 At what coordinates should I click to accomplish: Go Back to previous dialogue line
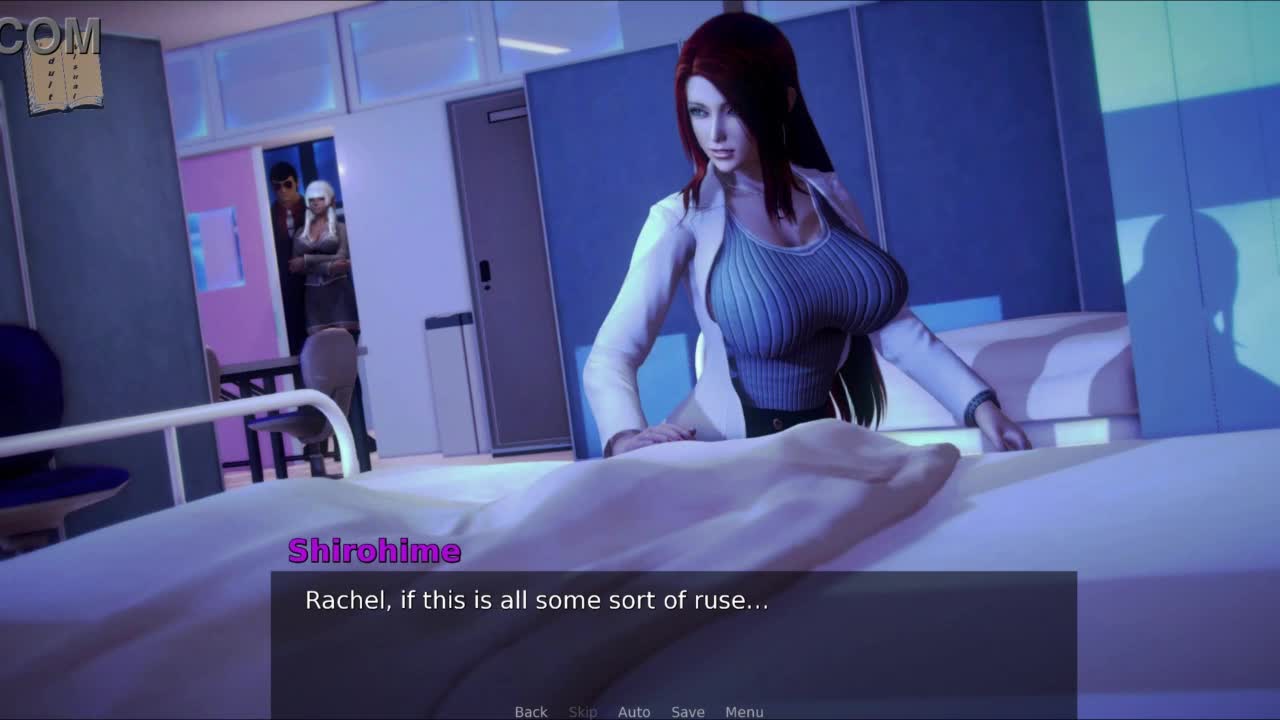point(531,712)
